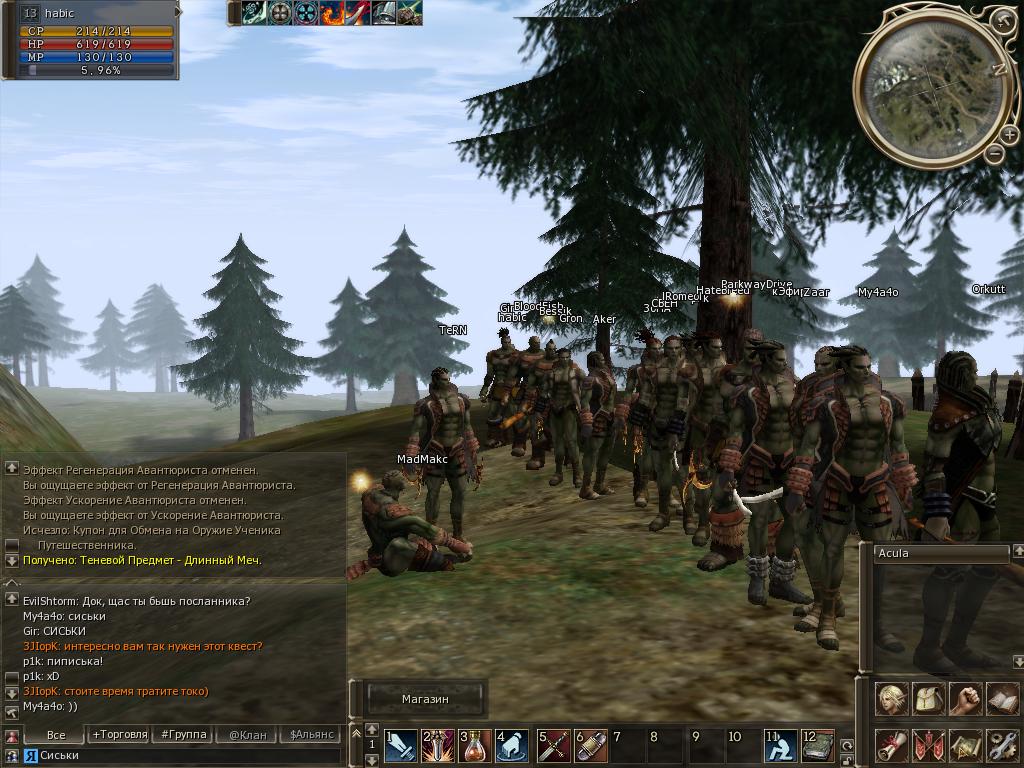Select the sword item in hotbar slot 5

pyautogui.click(x=553, y=746)
